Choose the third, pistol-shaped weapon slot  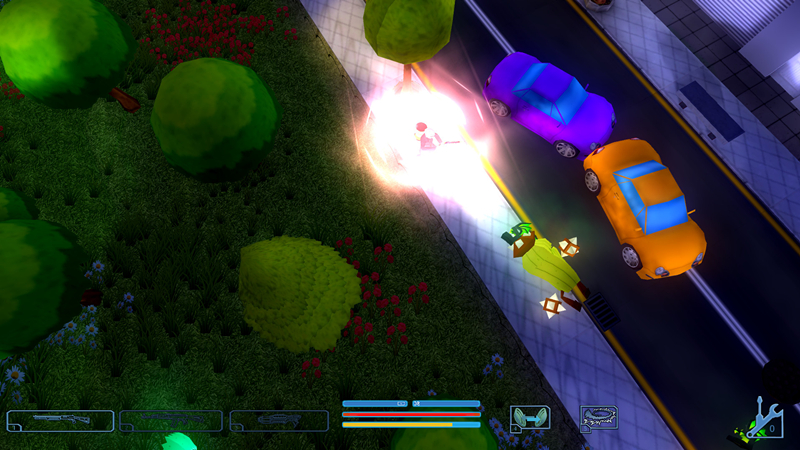[279, 421]
